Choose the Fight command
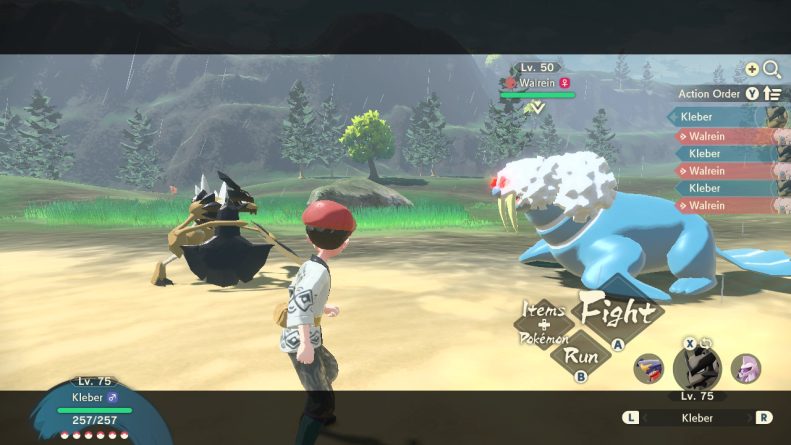Screen dimensions: 791x445 point(619,312)
